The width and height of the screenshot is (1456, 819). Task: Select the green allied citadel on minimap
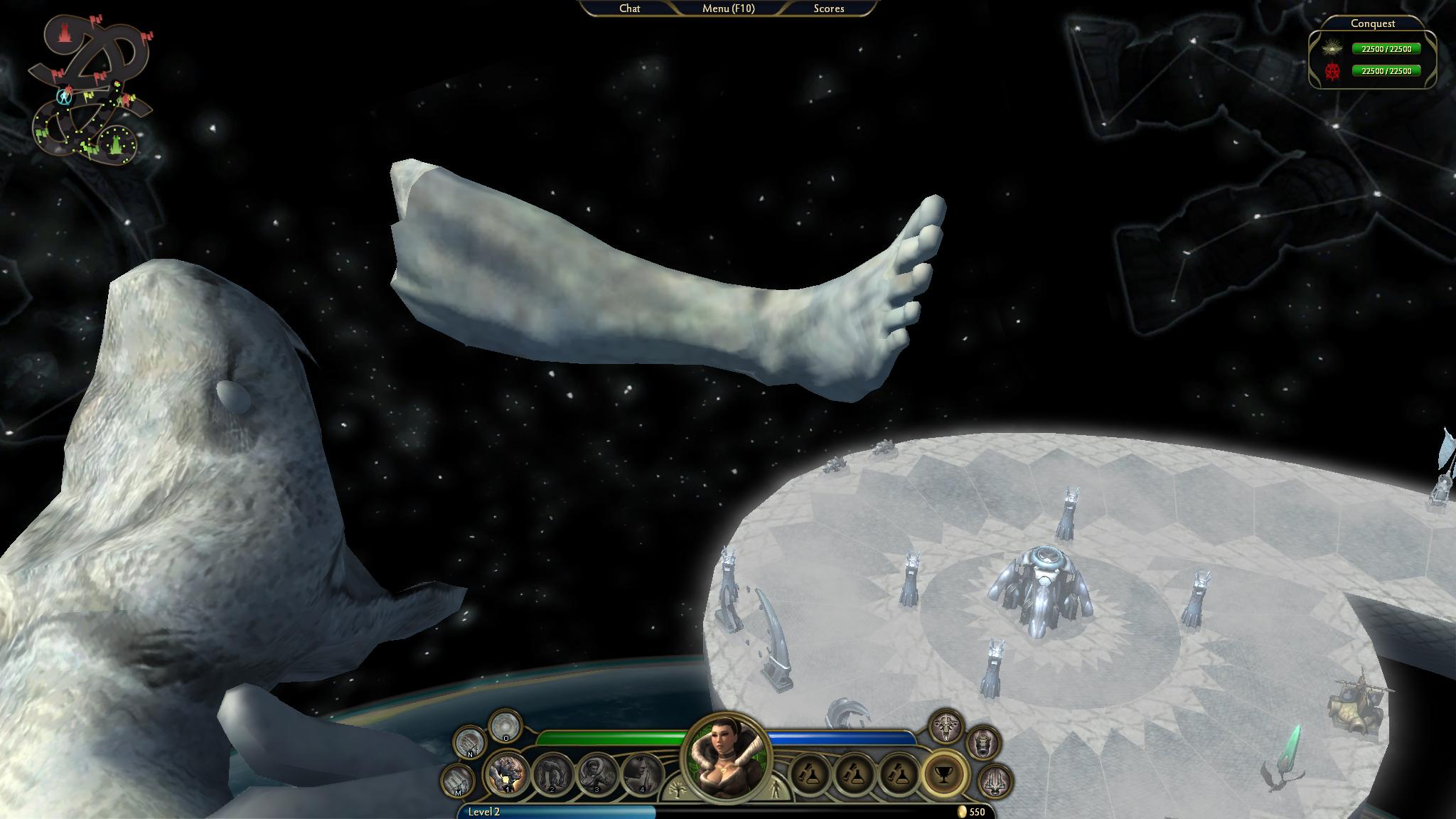click(116, 145)
